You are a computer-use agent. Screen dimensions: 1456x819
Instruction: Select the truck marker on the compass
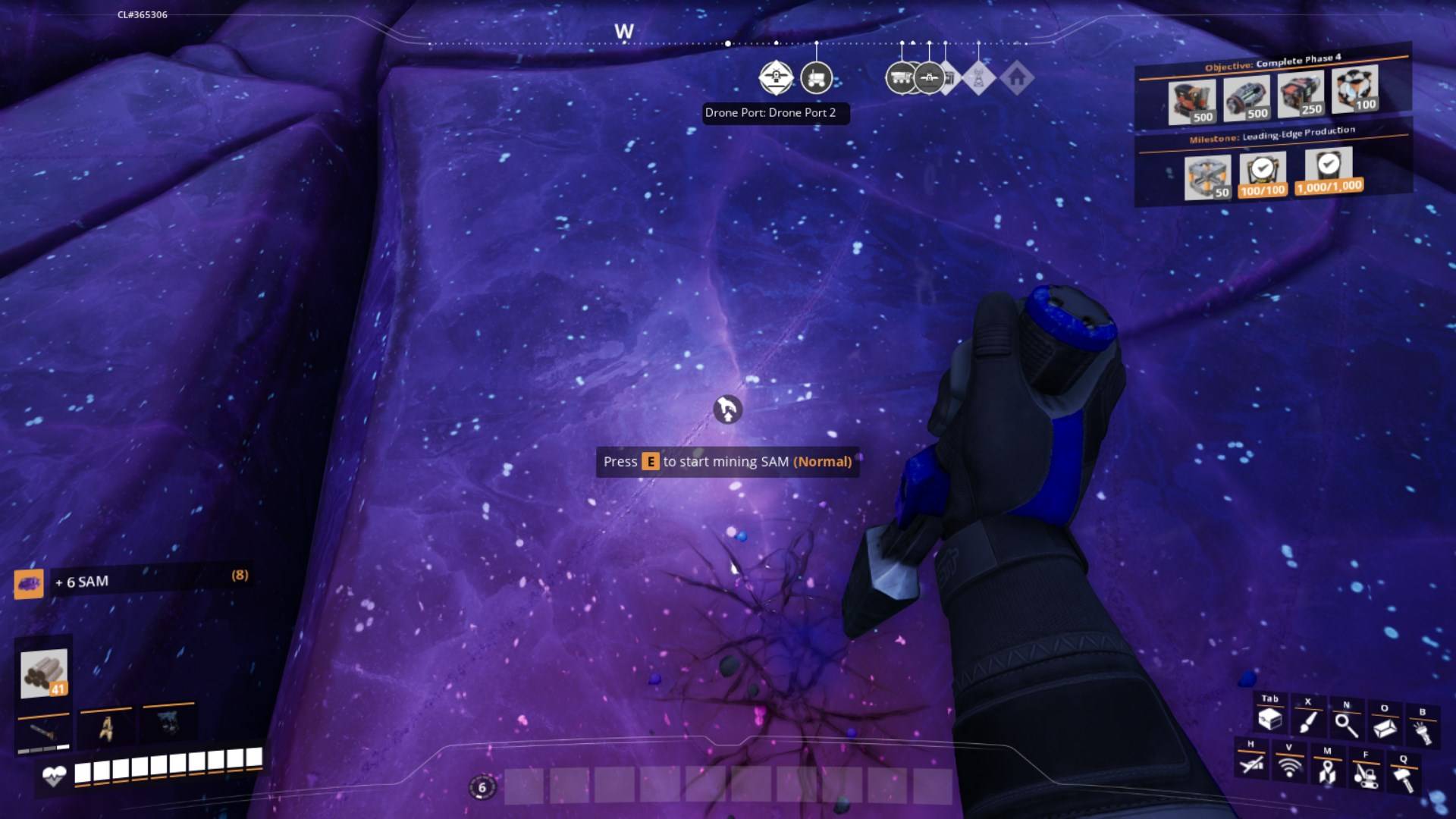901,77
